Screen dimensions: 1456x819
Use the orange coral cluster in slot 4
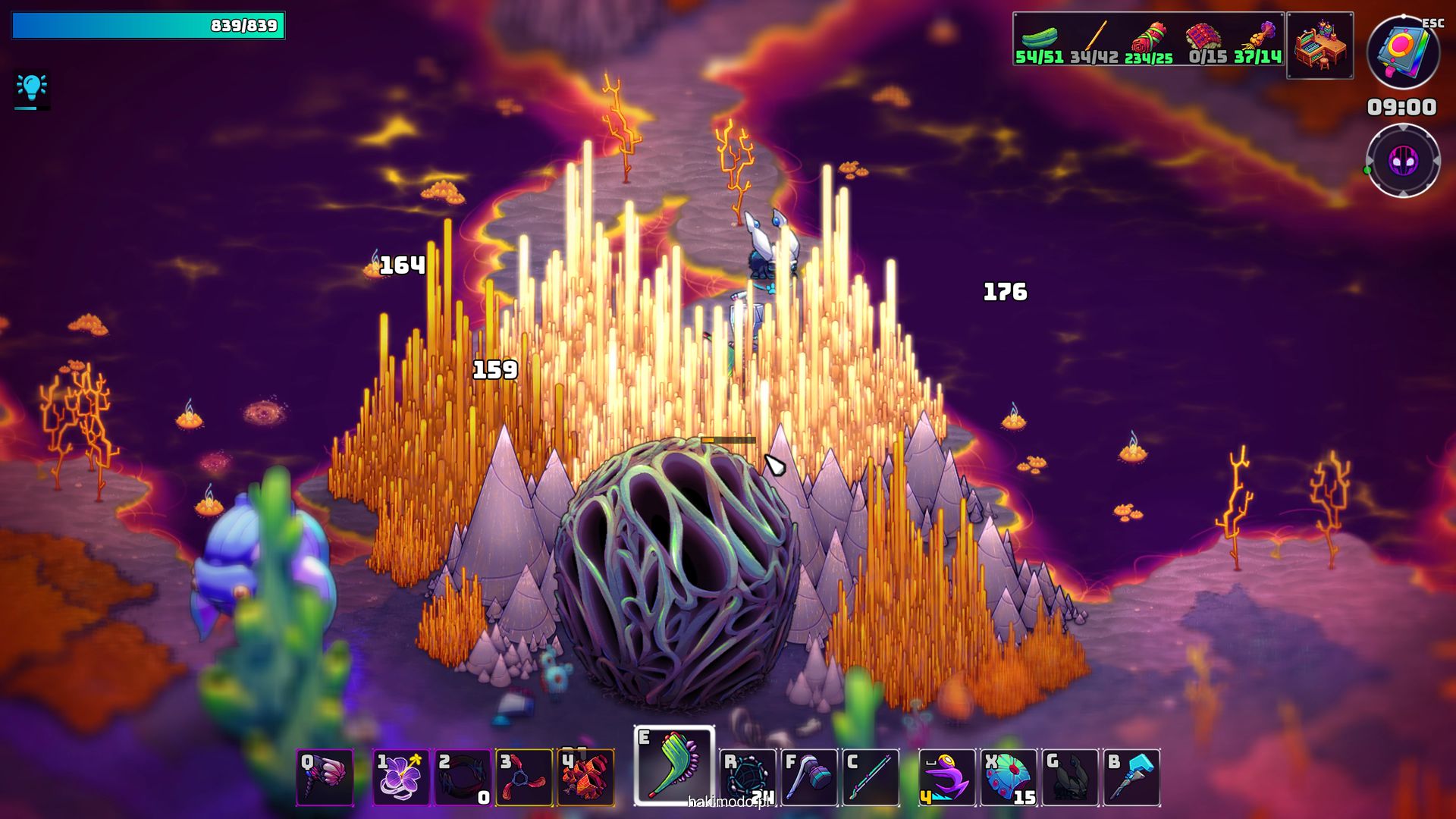tap(585, 777)
